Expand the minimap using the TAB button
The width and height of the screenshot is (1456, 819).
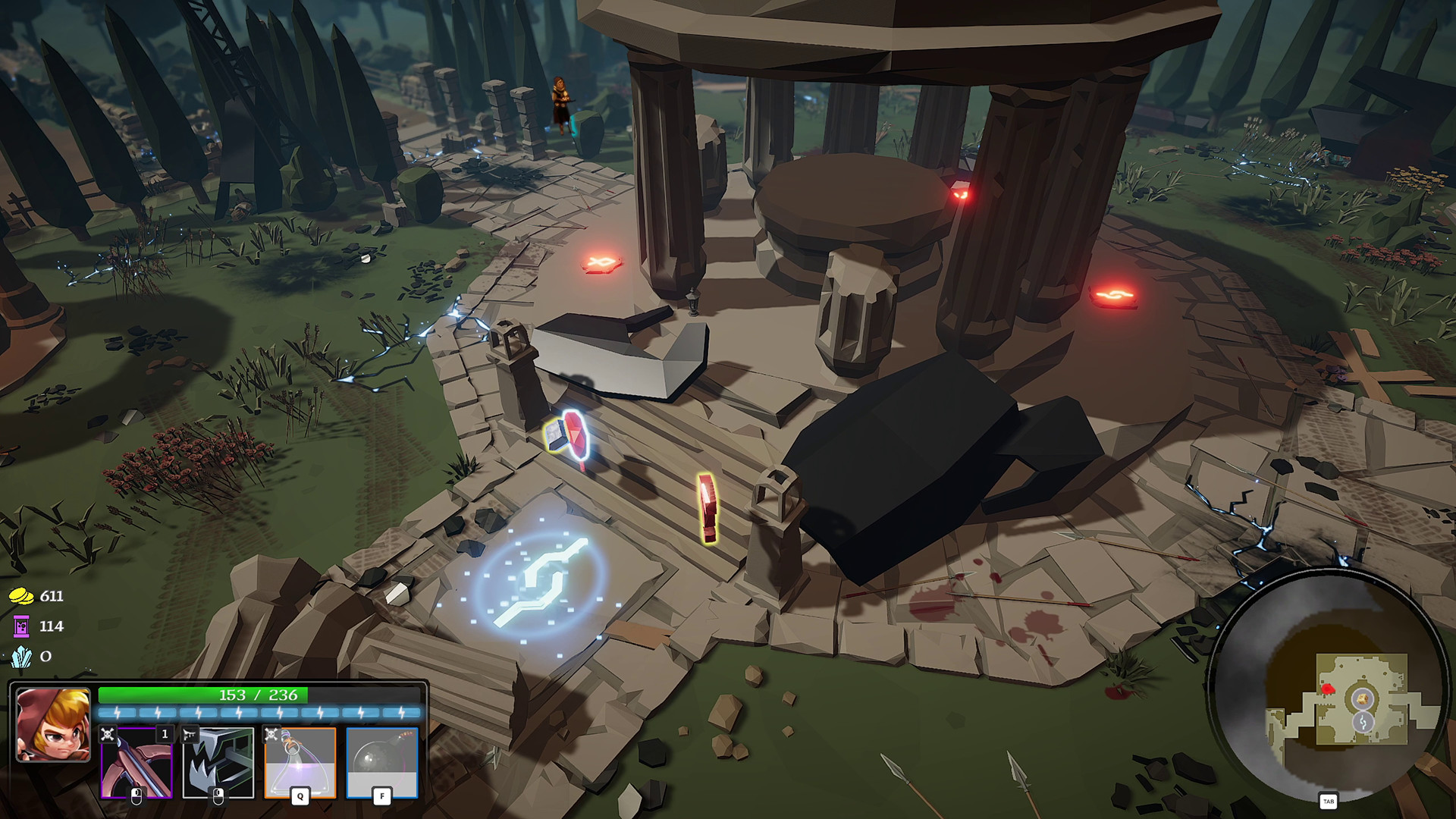pos(1329,800)
